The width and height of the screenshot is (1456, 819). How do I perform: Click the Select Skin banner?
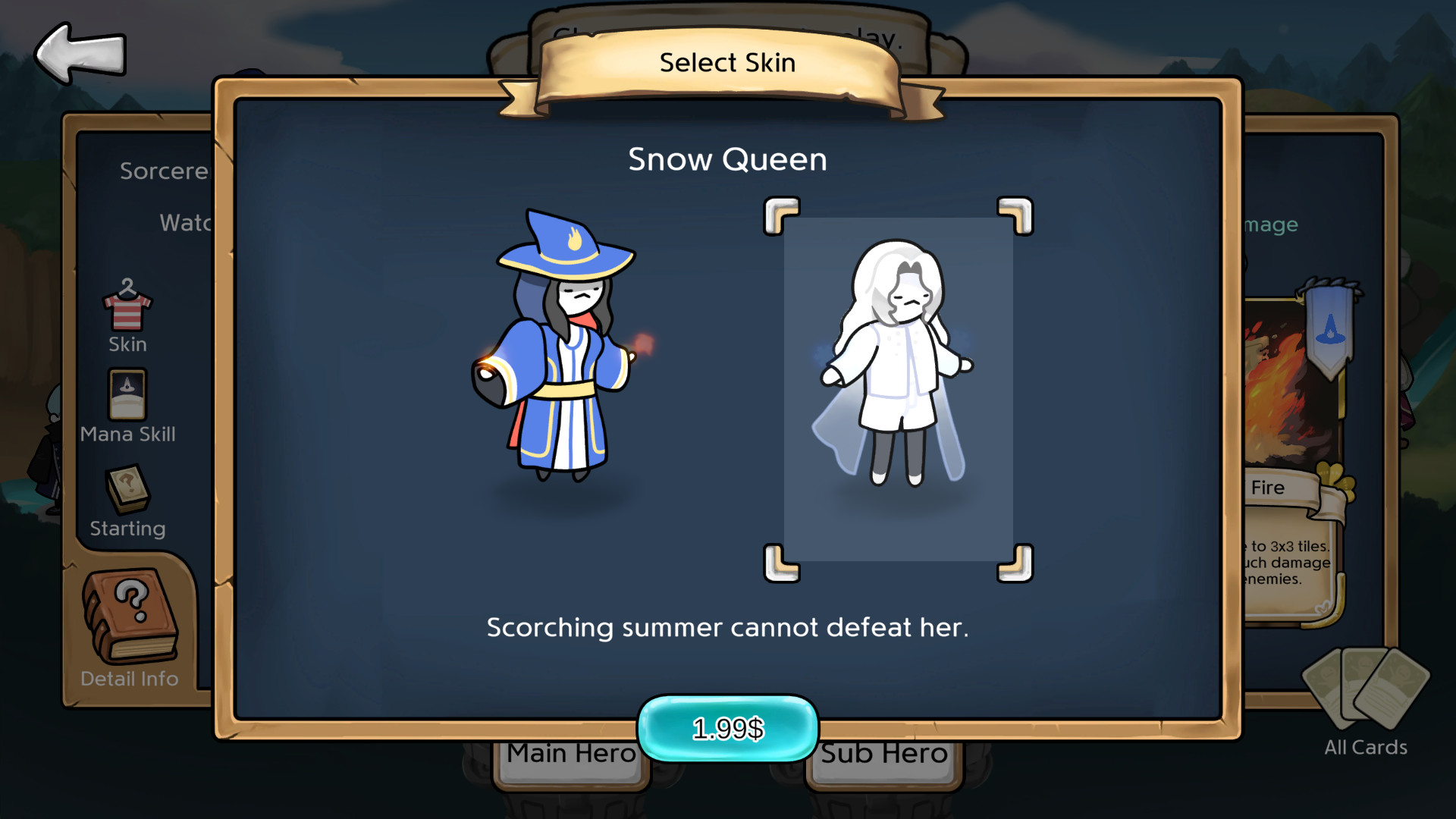click(x=727, y=63)
